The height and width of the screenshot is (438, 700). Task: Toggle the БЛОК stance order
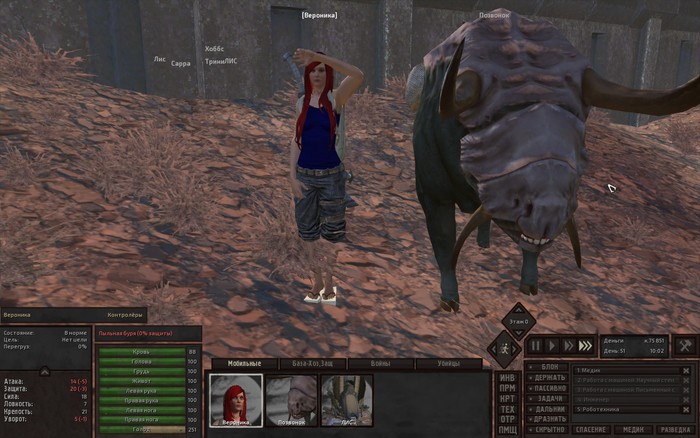click(549, 368)
